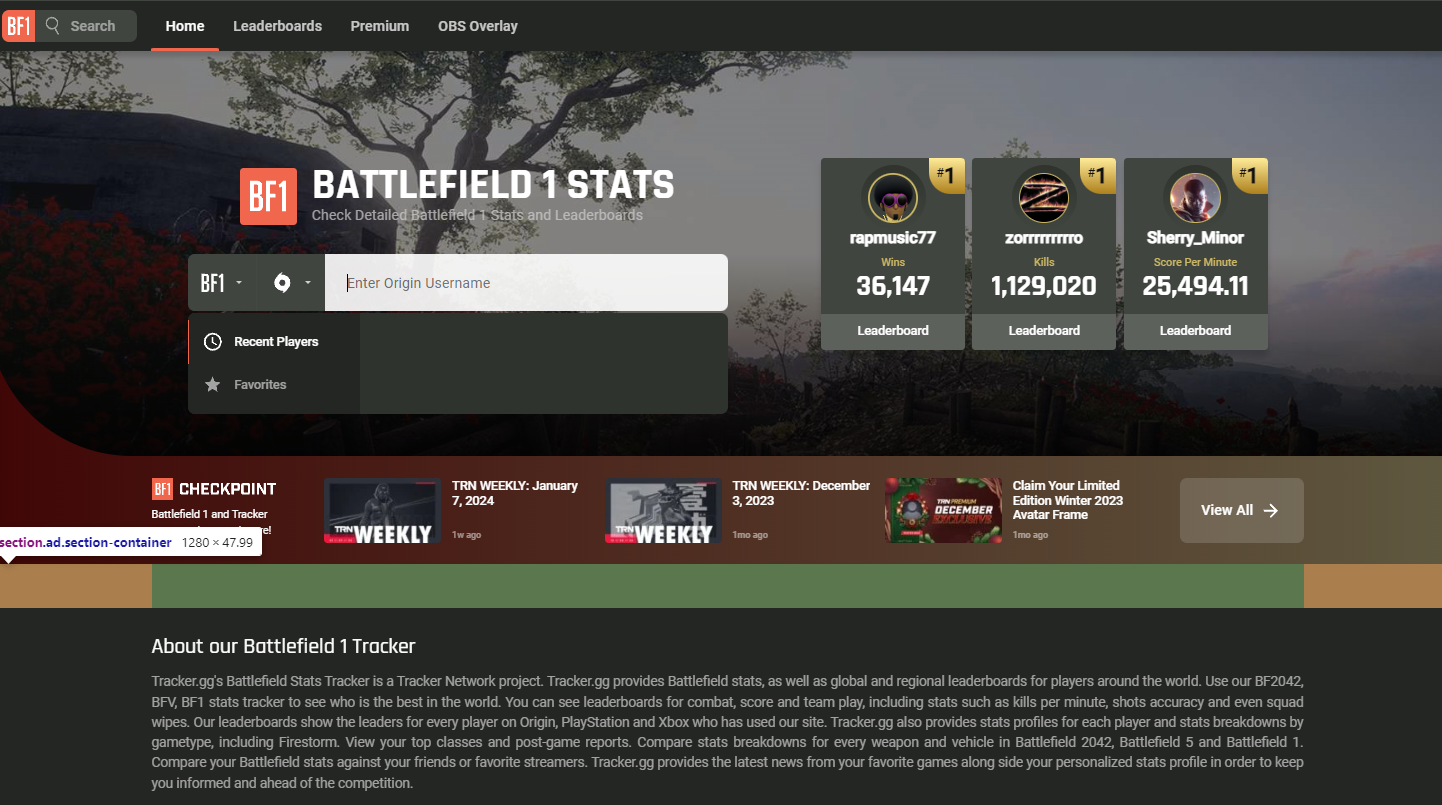Go to the Premium section
Image resolution: width=1442 pixels, height=805 pixels.
[379, 26]
